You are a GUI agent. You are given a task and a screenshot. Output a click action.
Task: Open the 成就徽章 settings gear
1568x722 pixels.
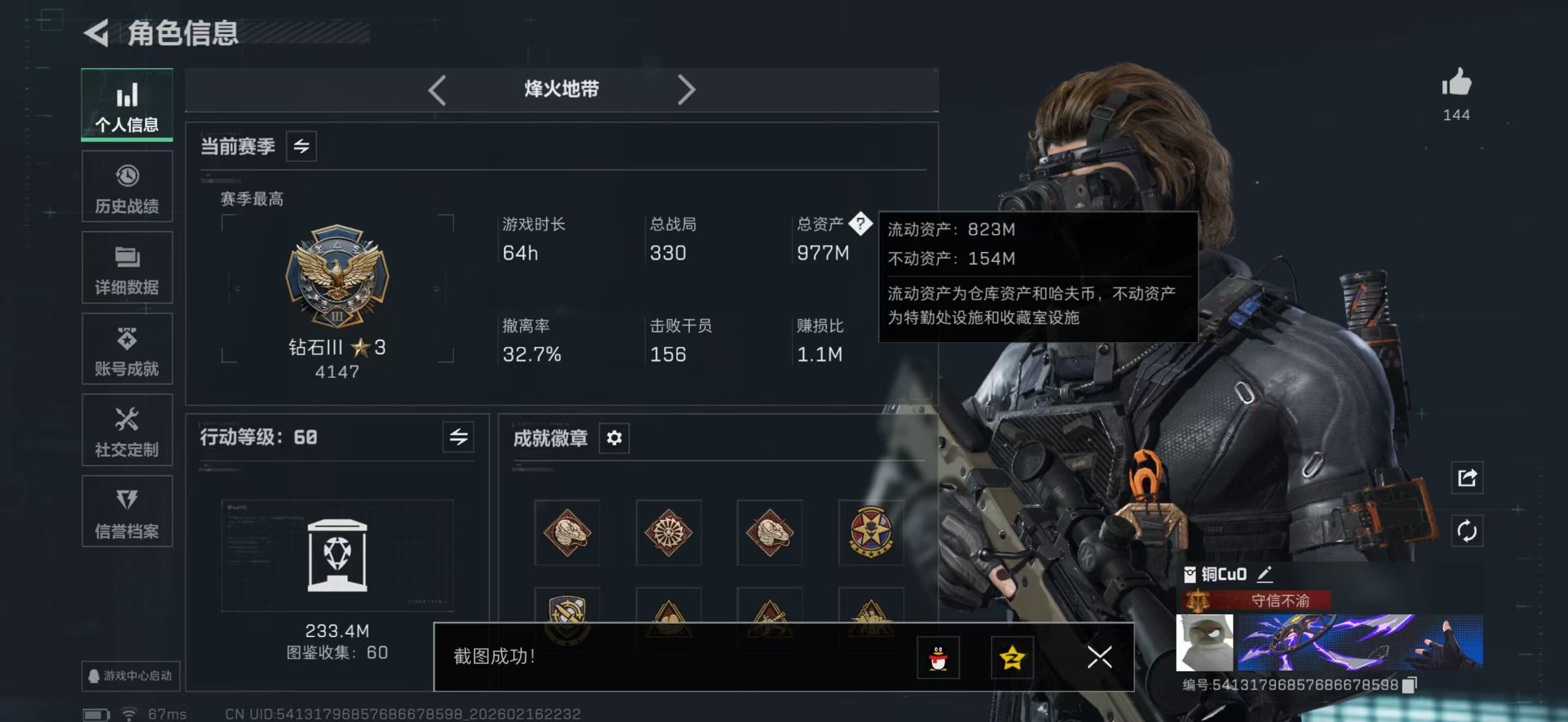pyautogui.click(x=614, y=438)
